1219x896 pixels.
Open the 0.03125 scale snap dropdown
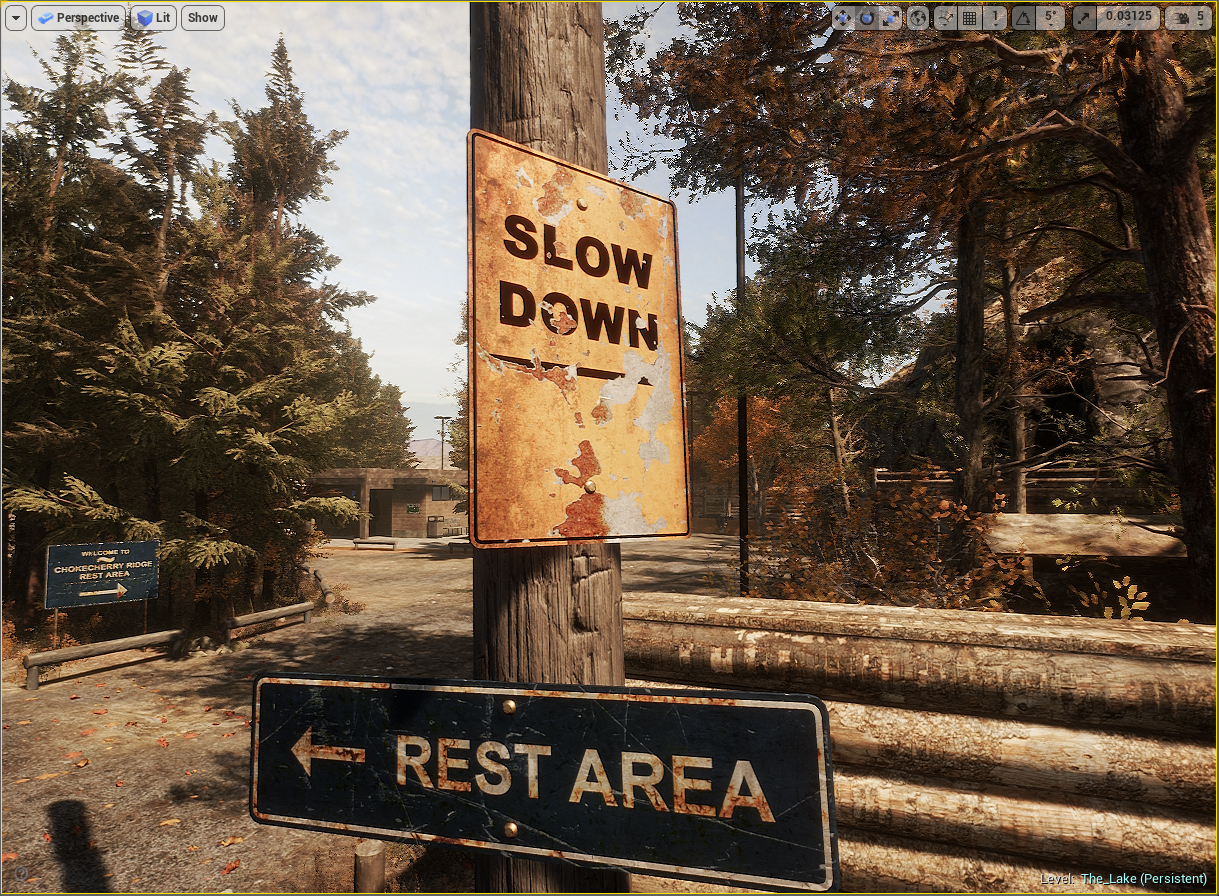pyautogui.click(x=1128, y=18)
